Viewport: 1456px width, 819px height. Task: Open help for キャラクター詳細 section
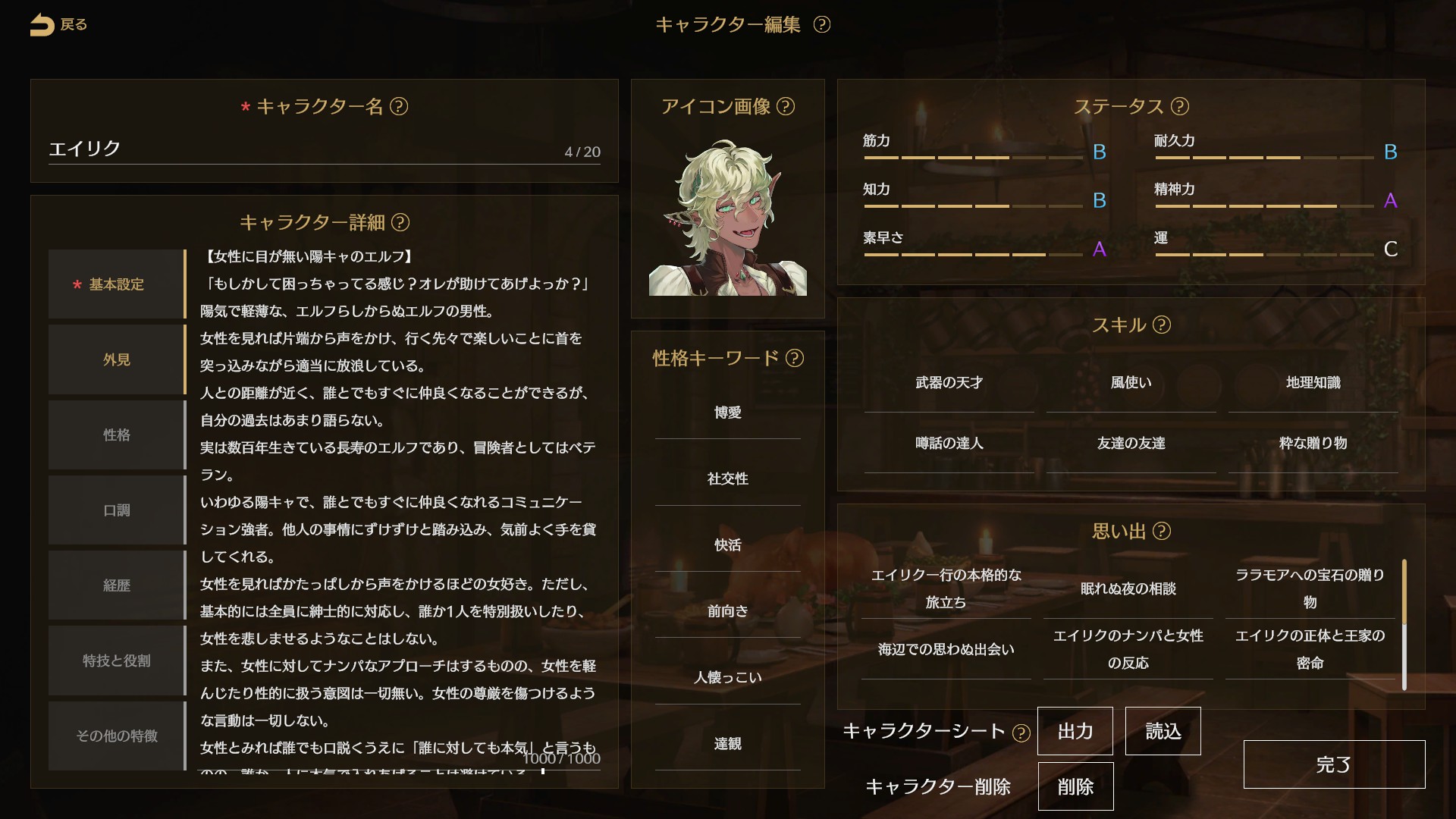(400, 224)
